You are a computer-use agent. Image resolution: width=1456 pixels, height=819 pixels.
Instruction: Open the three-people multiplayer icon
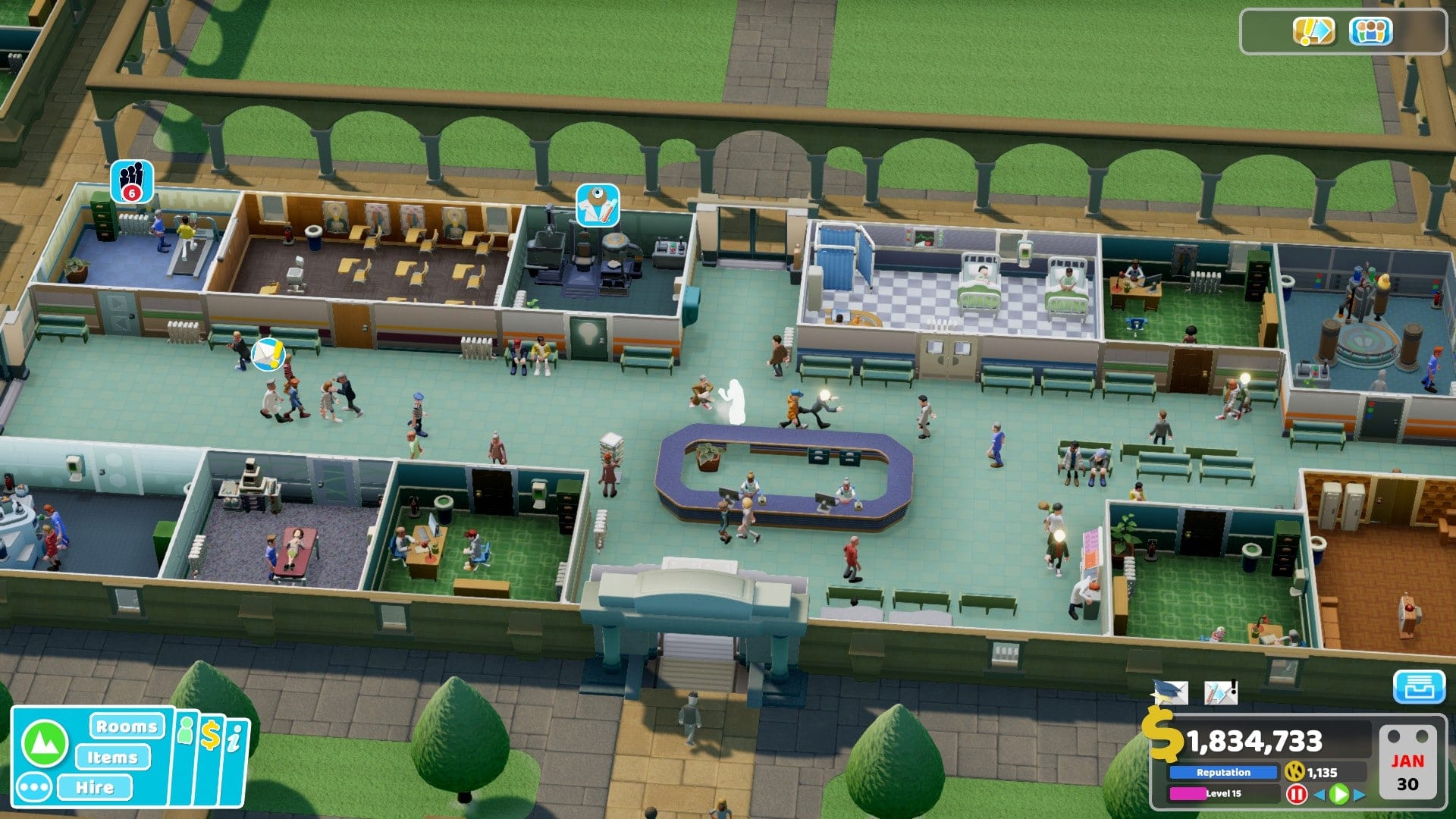pos(1370,32)
